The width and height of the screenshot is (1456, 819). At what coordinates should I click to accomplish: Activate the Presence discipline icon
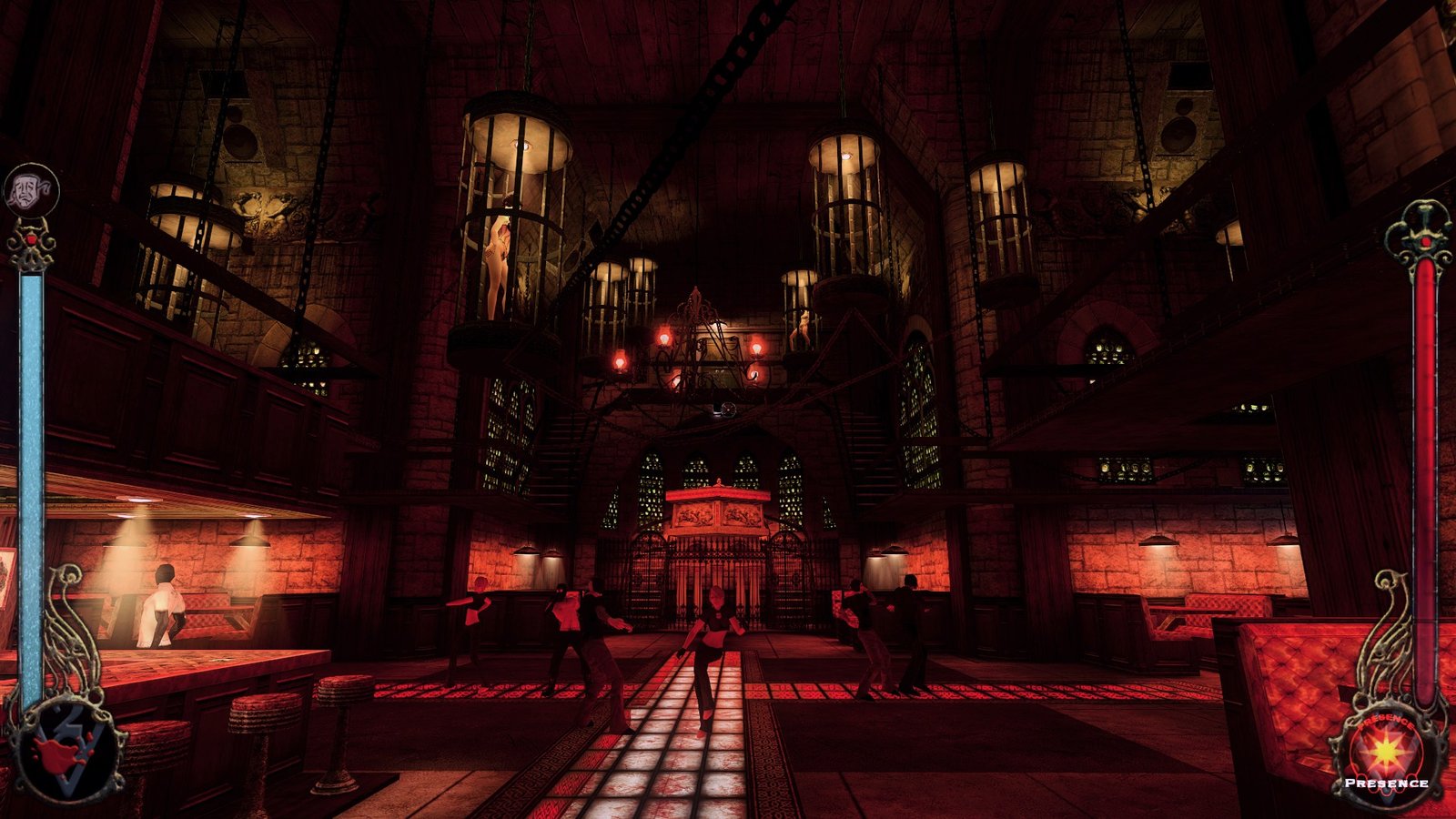[x=1388, y=753]
